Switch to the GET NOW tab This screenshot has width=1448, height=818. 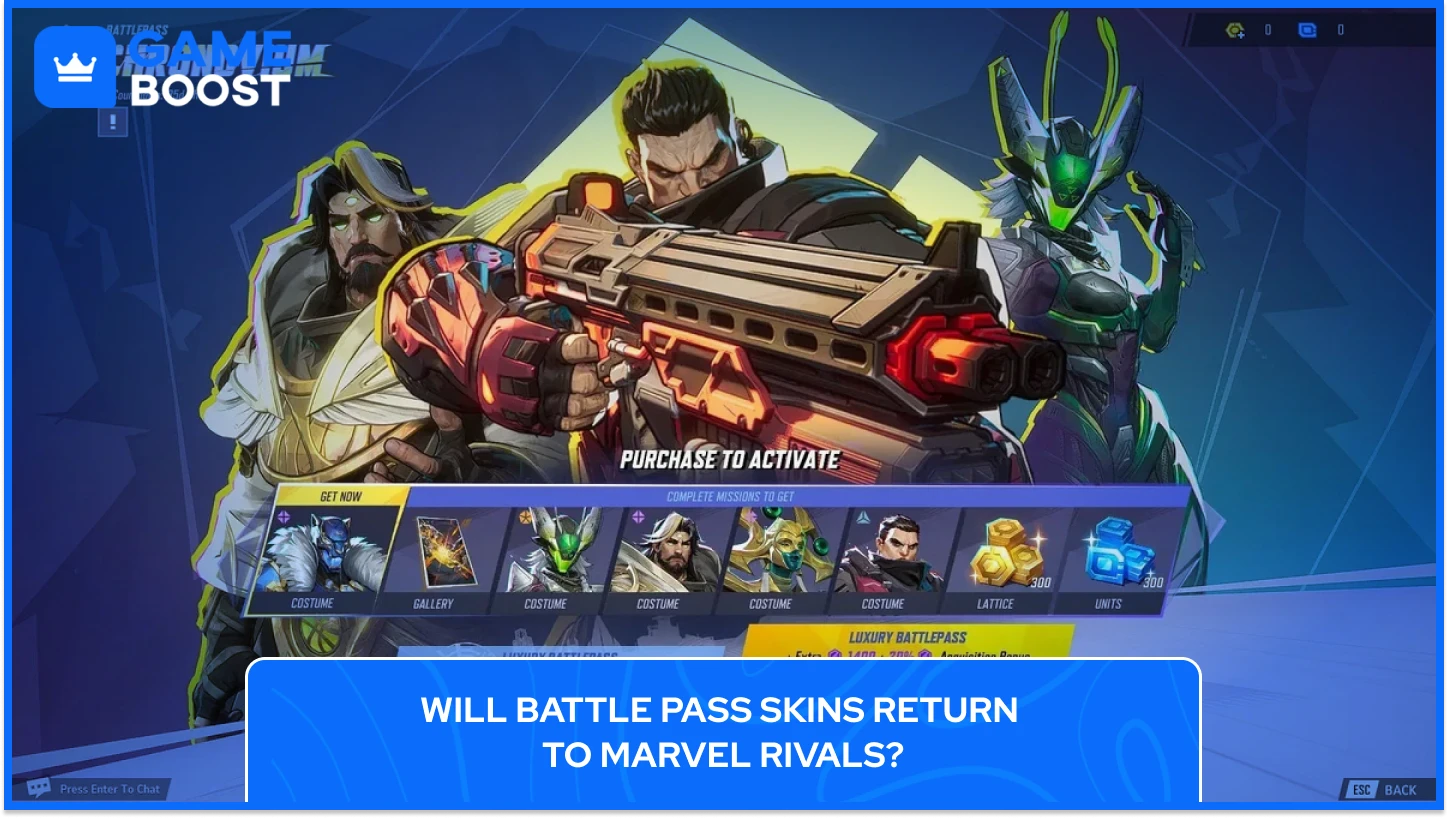pyautogui.click(x=343, y=494)
